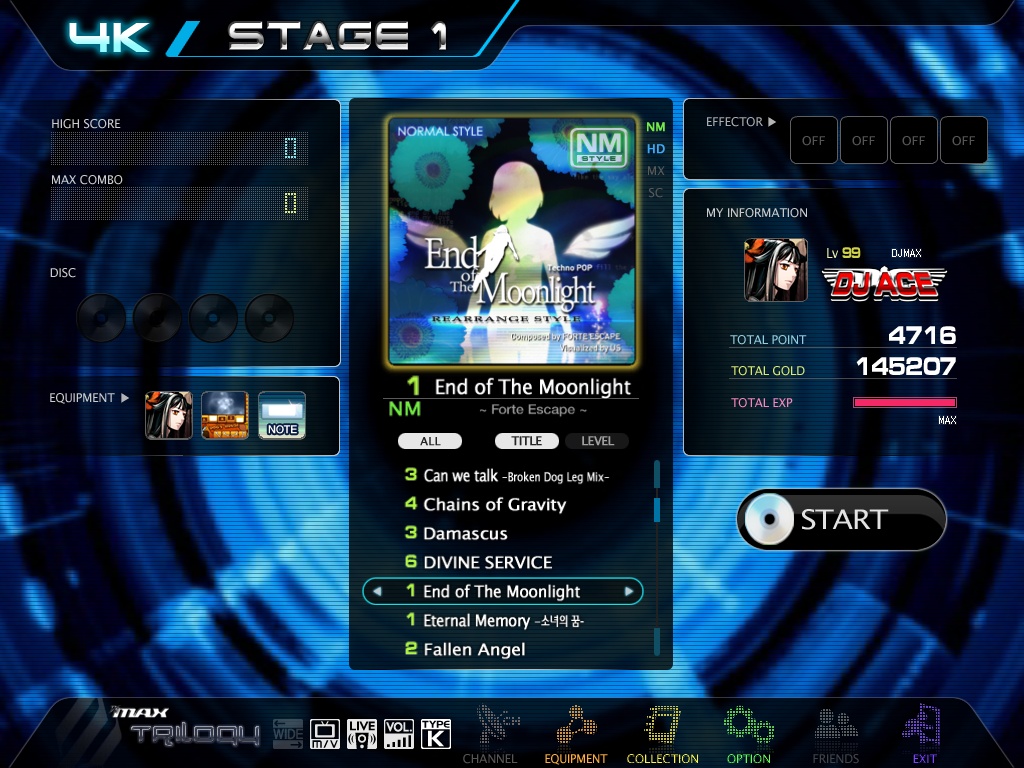
Task: Select DIVINE SERVICE song row
Action: (x=487, y=562)
